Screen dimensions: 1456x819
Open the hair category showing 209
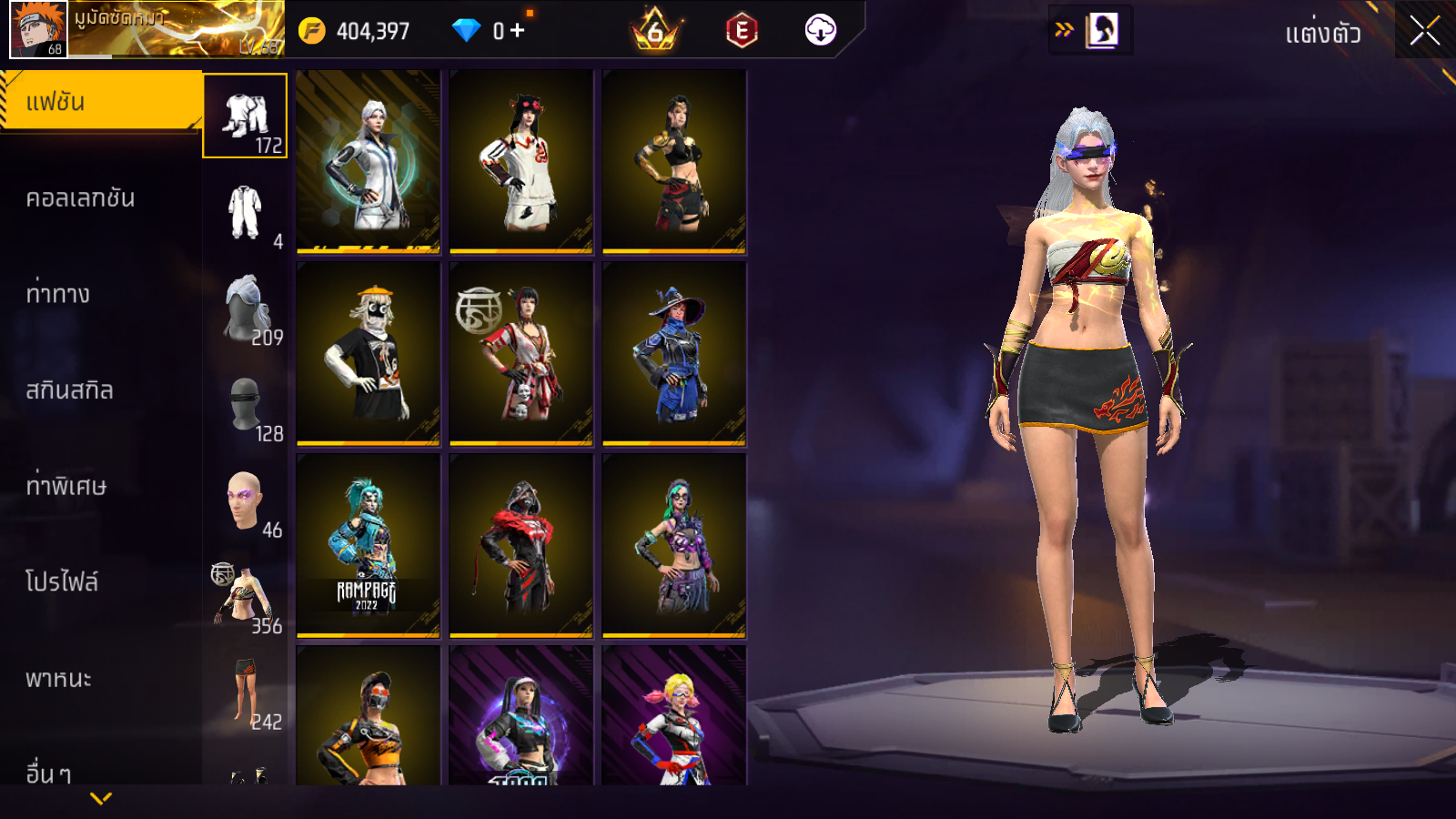pyautogui.click(x=247, y=309)
